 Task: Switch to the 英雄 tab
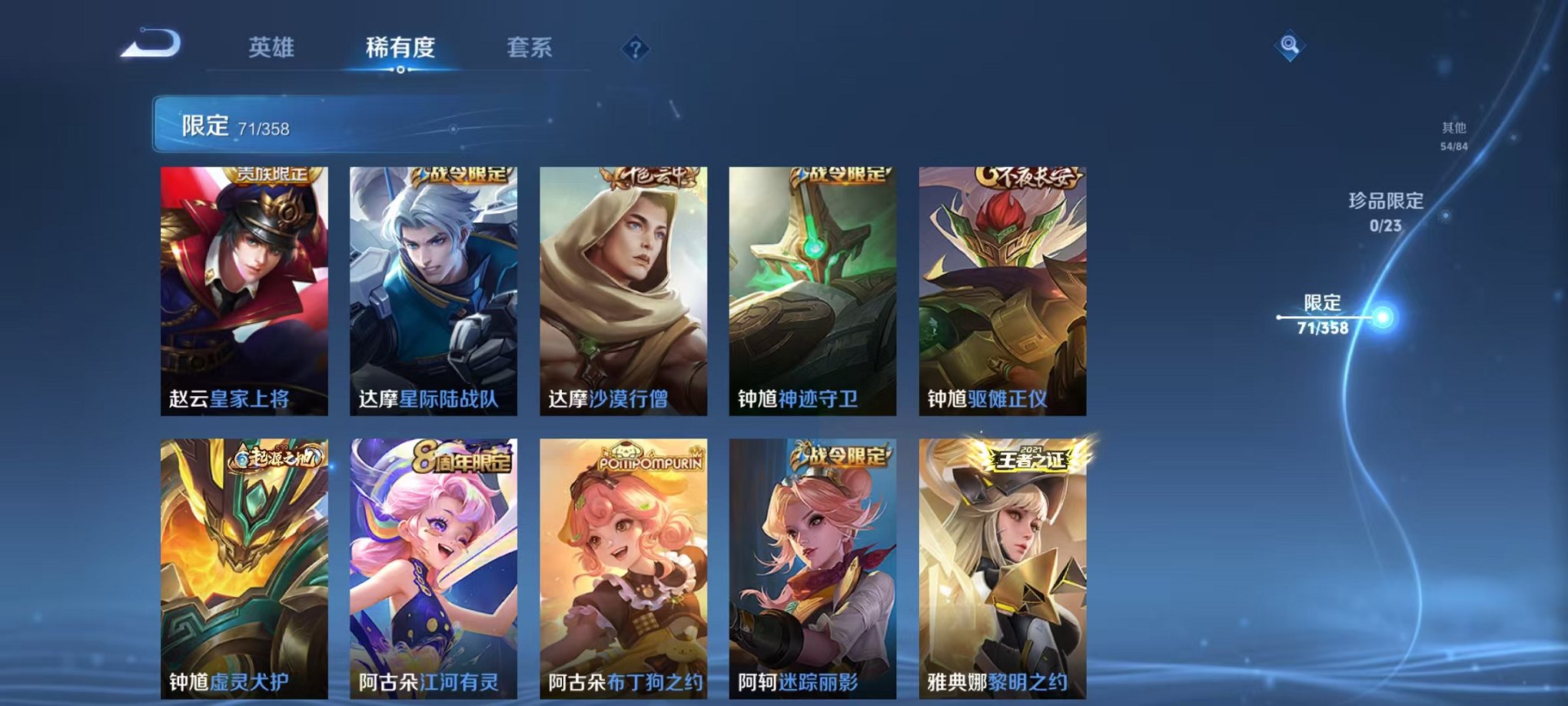[271, 48]
